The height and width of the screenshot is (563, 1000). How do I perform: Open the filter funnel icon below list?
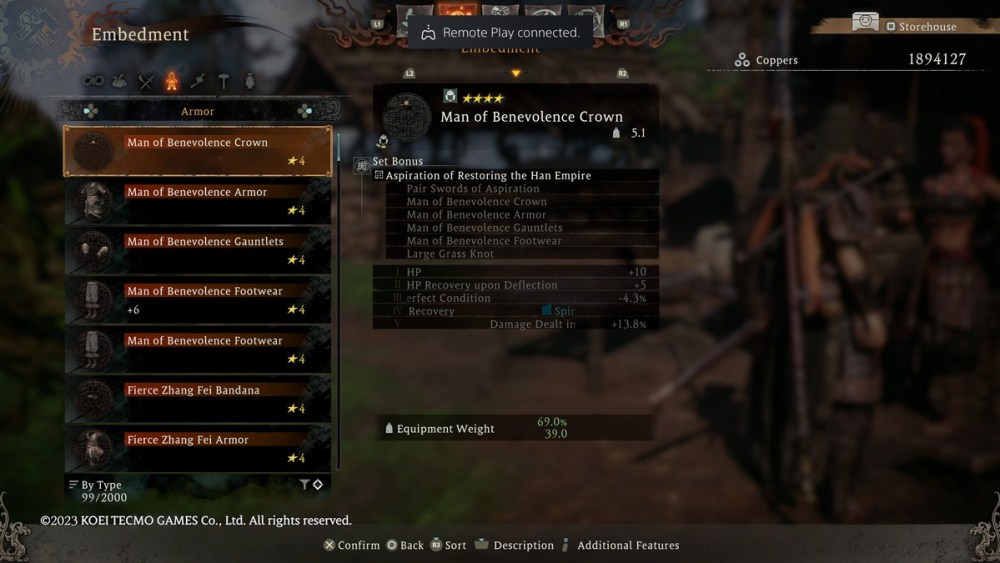(304, 485)
